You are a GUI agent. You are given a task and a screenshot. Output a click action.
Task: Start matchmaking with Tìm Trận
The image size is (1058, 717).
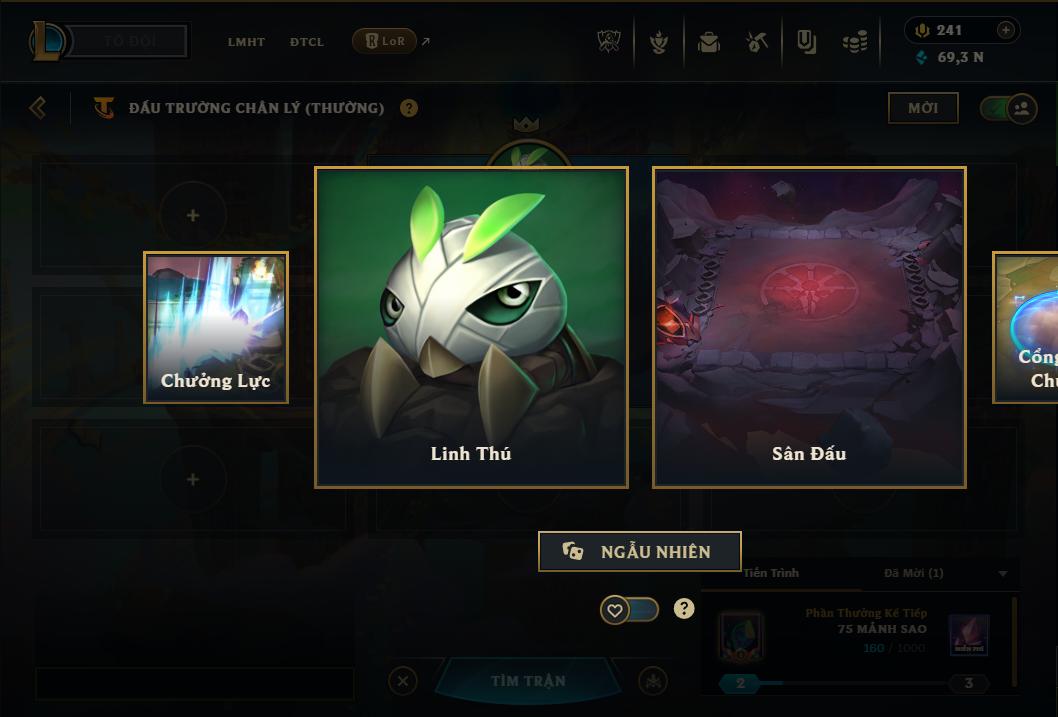pyautogui.click(x=528, y=681)
